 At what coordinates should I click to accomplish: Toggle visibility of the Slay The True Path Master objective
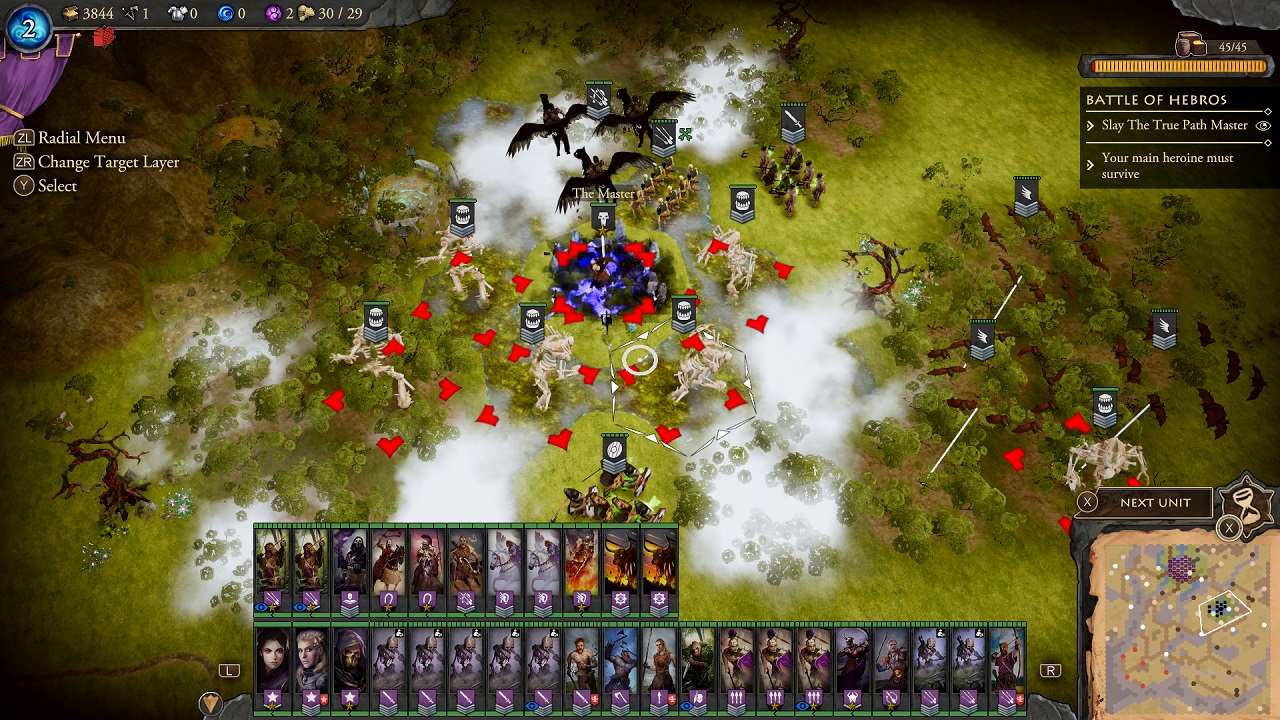1264,126
